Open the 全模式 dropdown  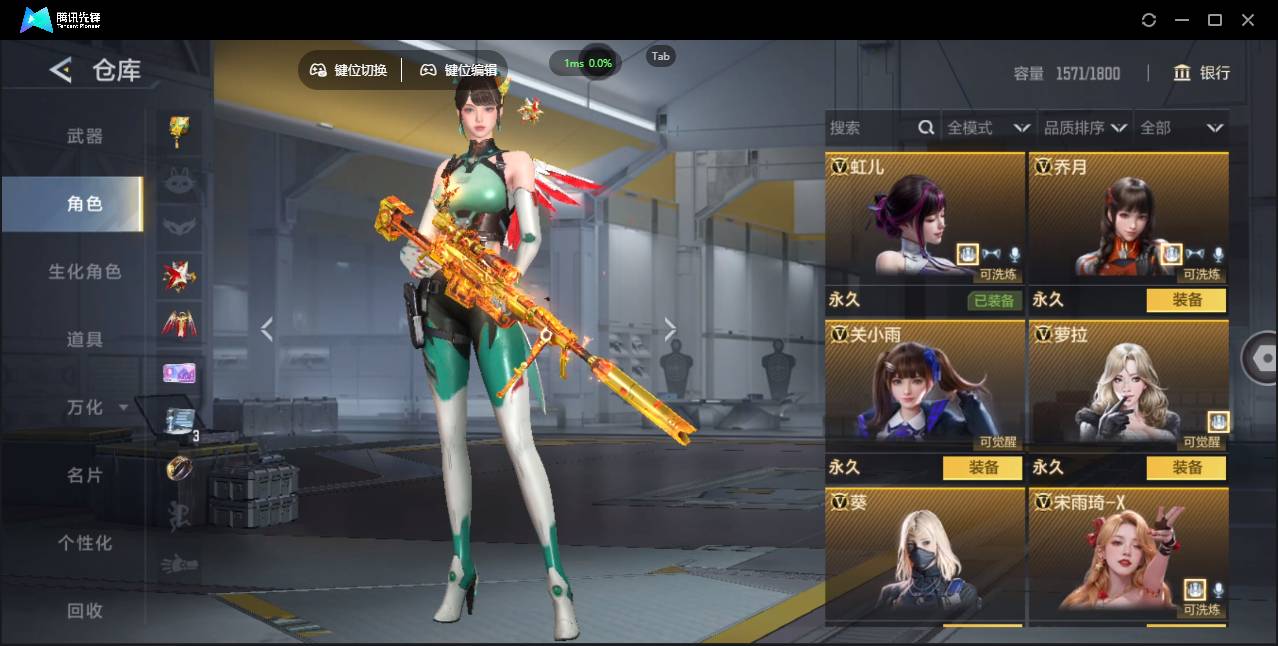click(x=988, y=128)
